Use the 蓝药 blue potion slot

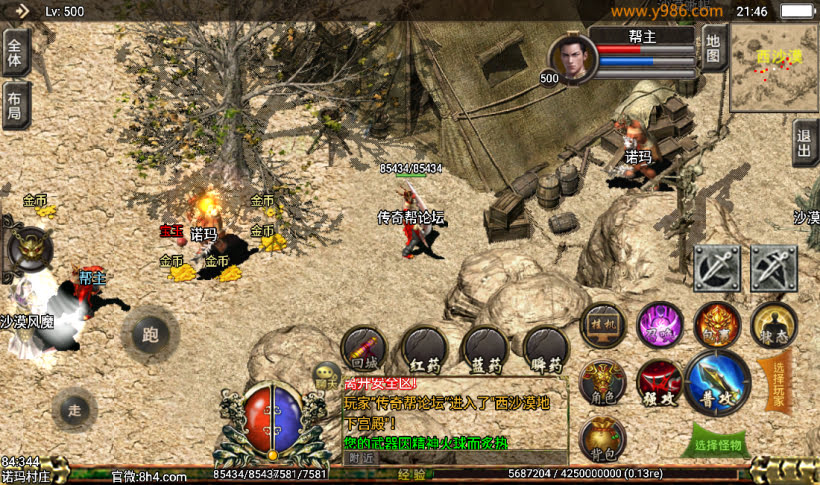[x=485, y=350]
